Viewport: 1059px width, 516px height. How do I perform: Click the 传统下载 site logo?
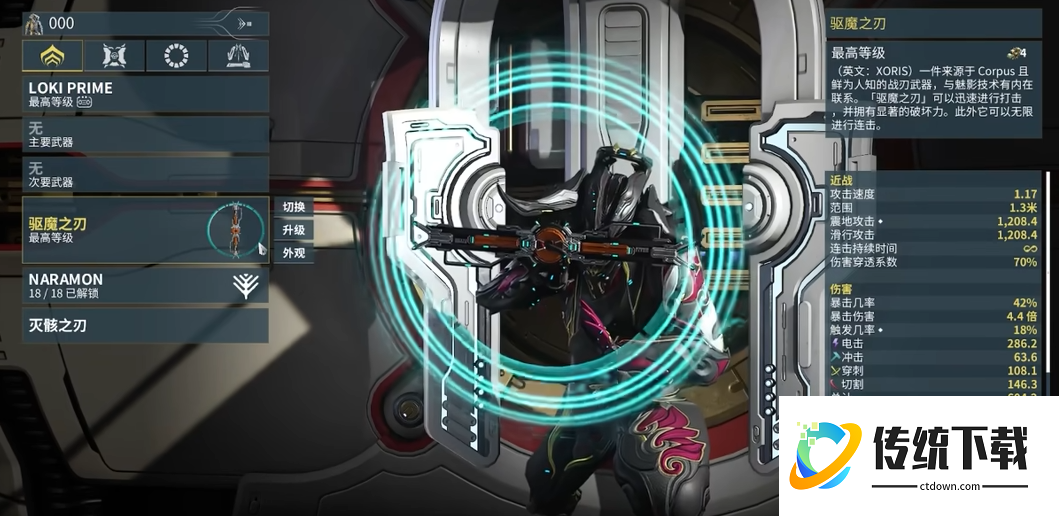point(918,456)
